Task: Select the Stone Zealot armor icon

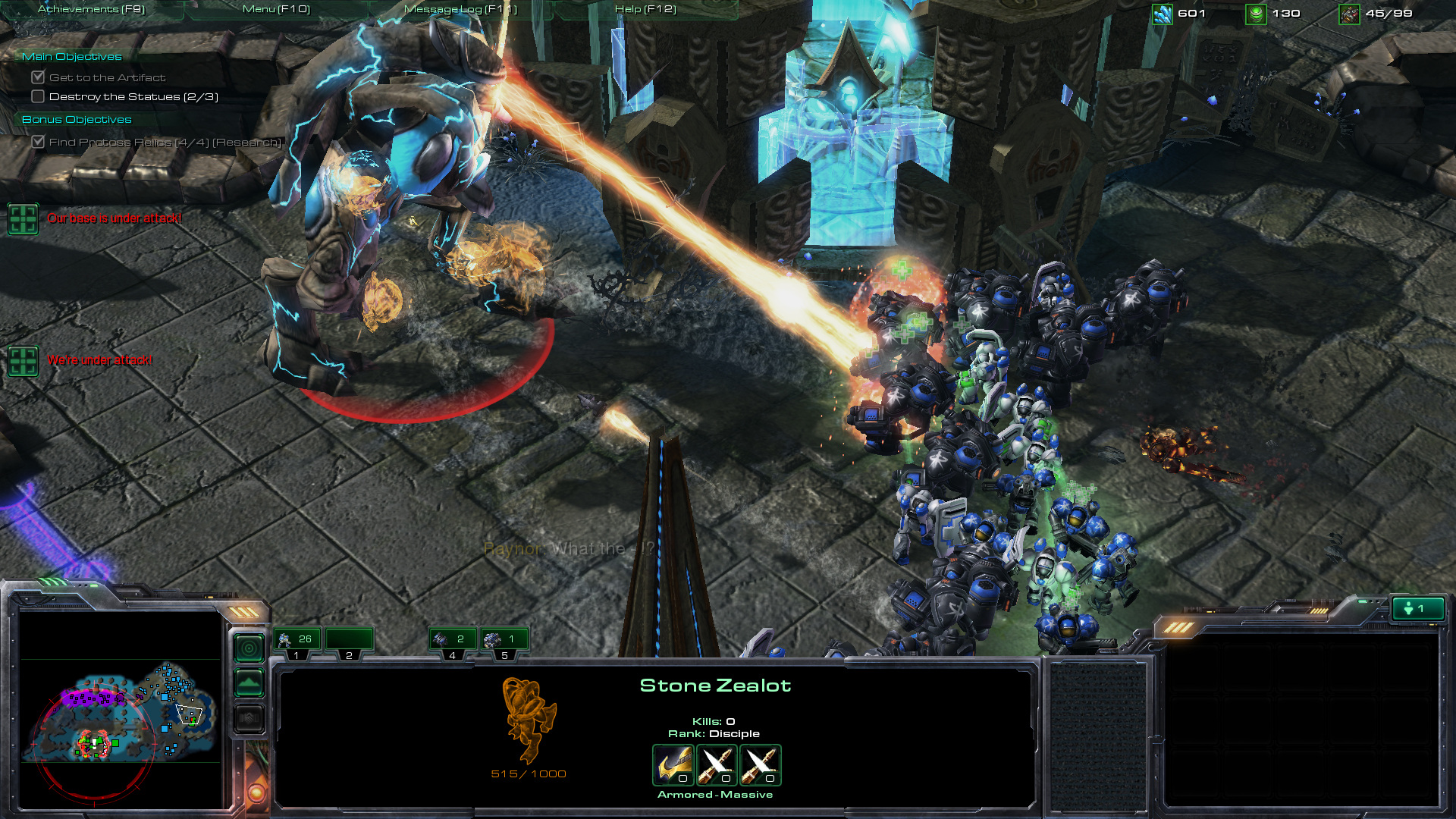Action: pyautogui.click(x=672, y=766)
